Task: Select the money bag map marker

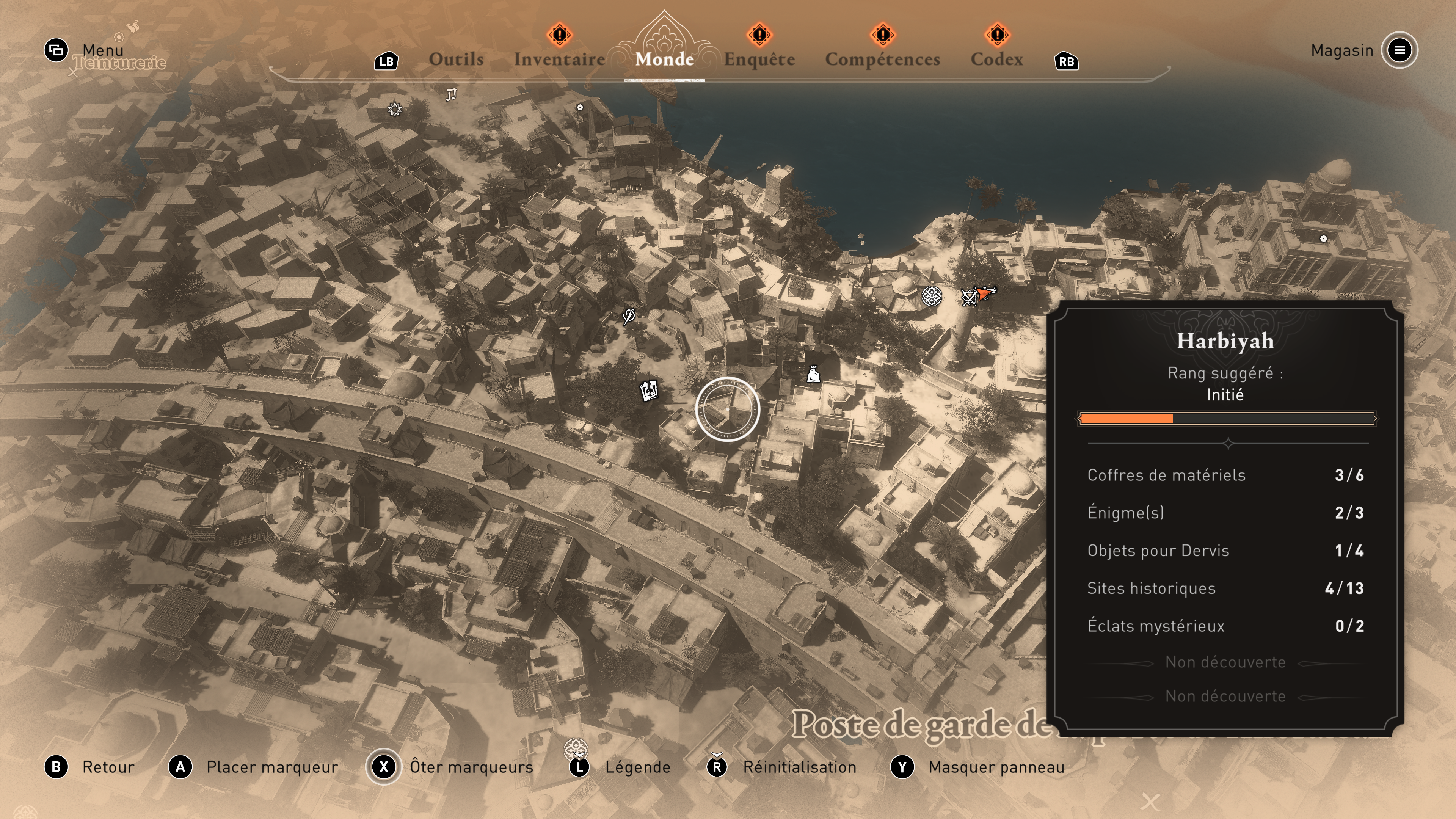Action: click(813, 373)
